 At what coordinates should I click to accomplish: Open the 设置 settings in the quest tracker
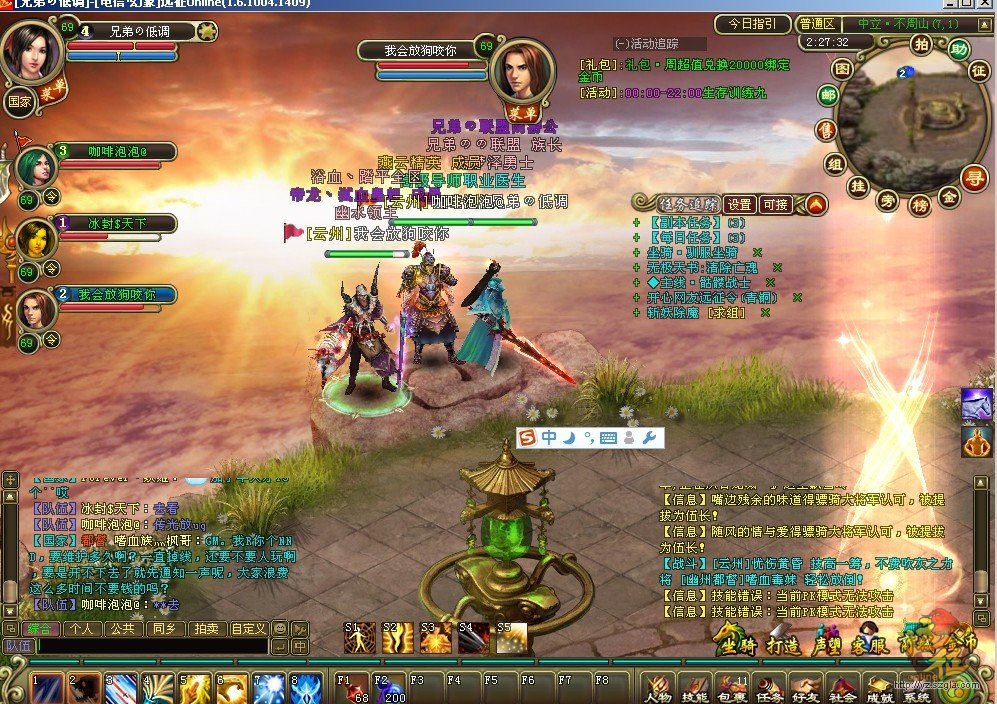tap(738, 204)
